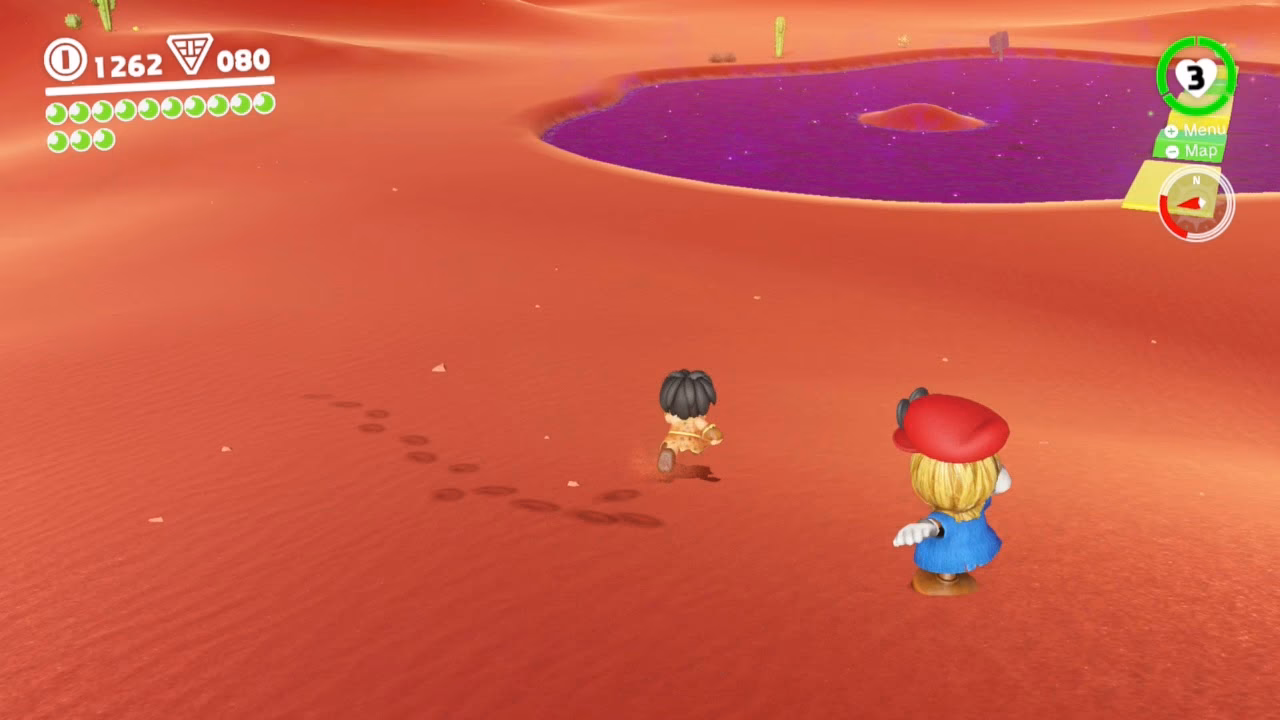Open the Menu with the Menu button
Viewport: 1280px width, 720px height.
1204,130
